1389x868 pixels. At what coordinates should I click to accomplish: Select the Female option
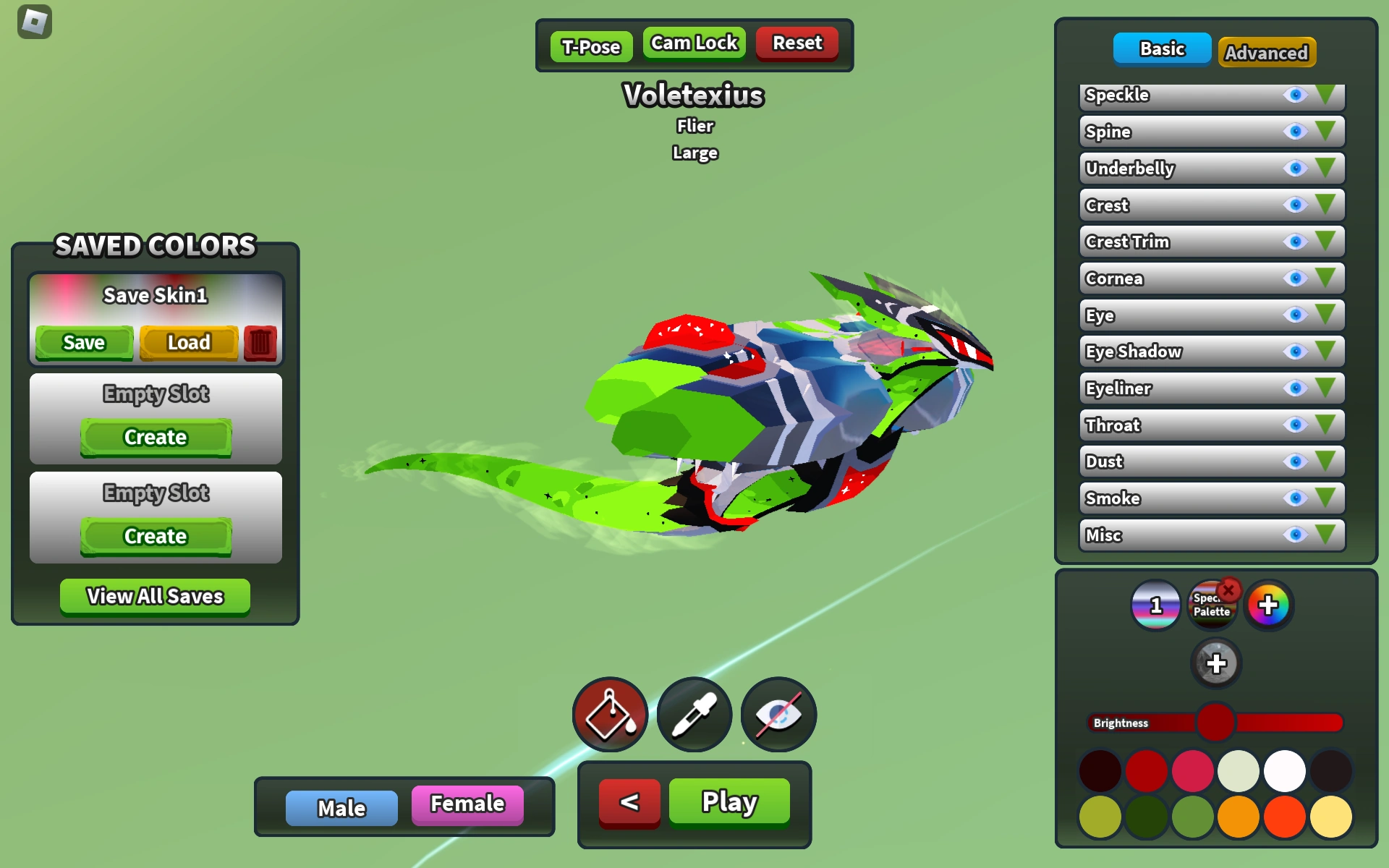[x=467, y=803]
